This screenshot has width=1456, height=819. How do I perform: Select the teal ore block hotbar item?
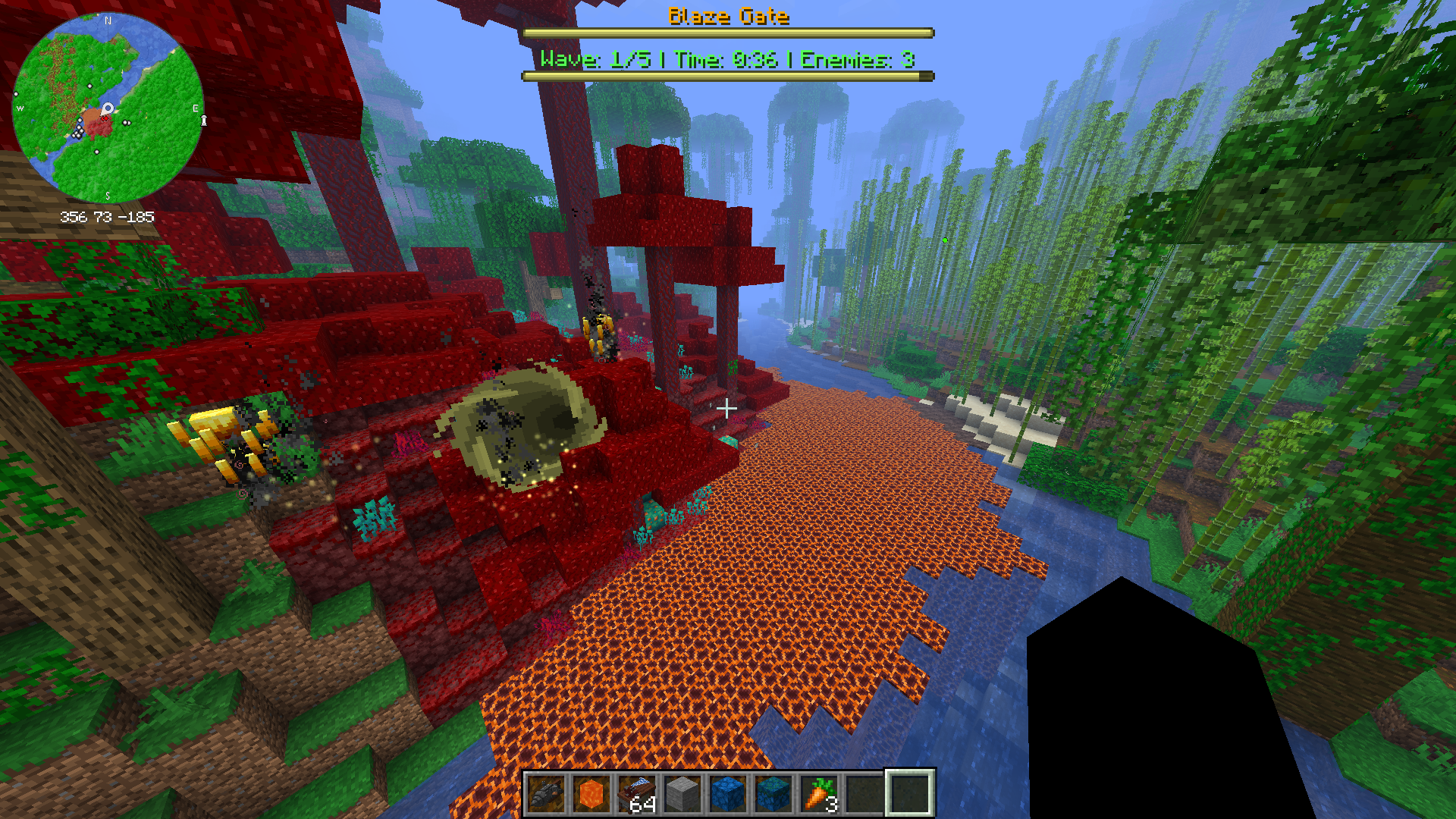pos(772,792)
